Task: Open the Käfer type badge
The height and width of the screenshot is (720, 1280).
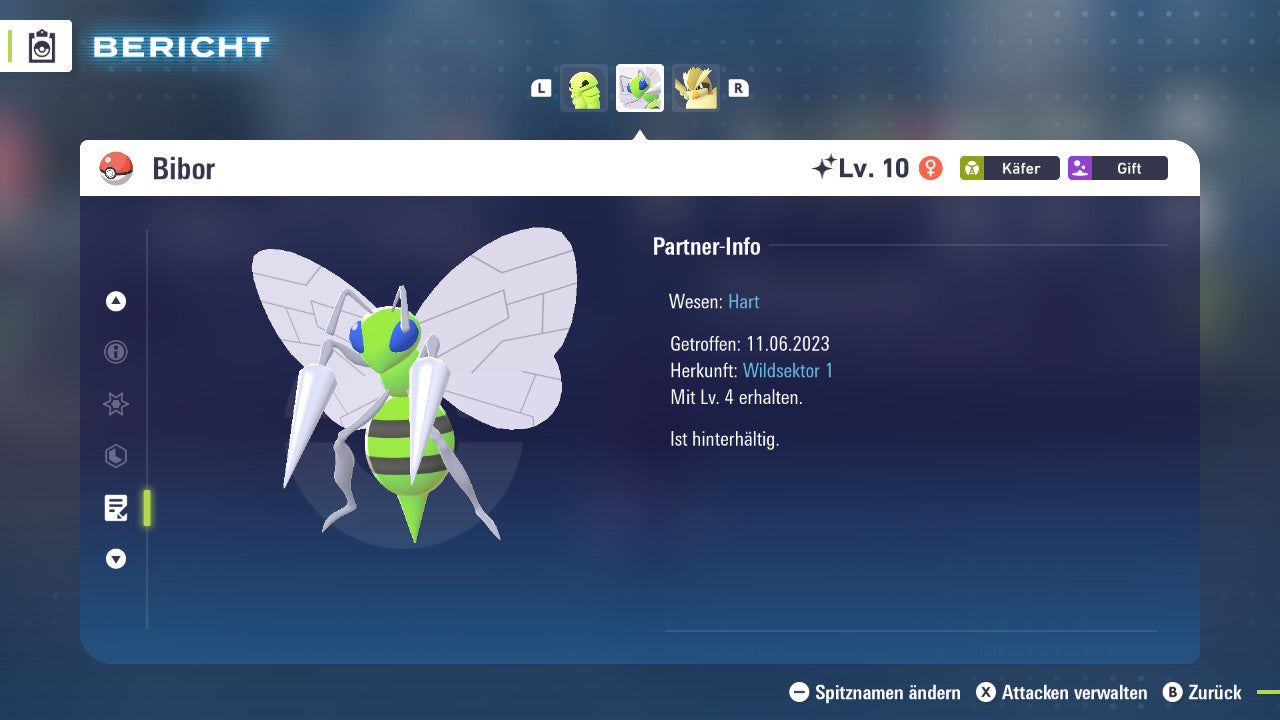Action: click(1009, 168)
